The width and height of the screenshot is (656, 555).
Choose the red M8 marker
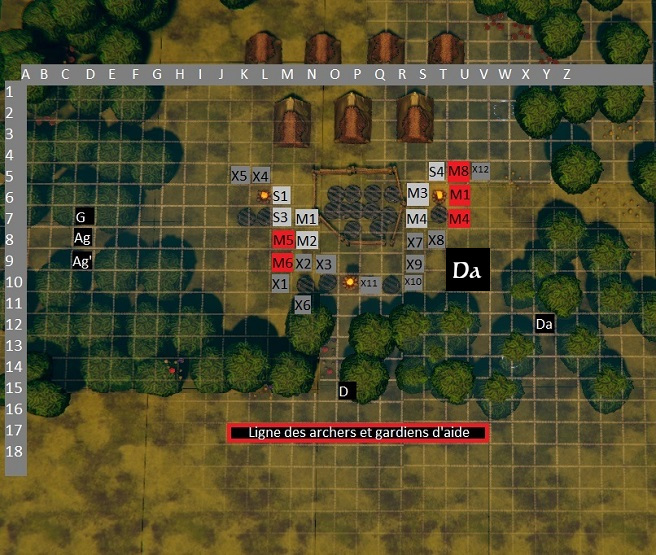click(x=459, y=172)
